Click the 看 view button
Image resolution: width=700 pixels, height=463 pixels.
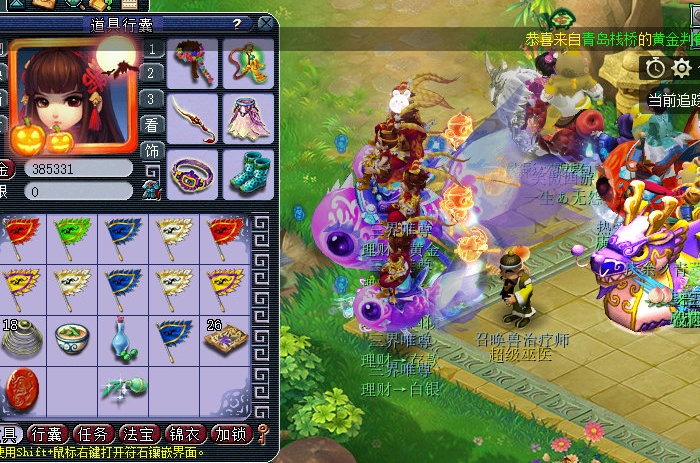(x=151, y=125)
